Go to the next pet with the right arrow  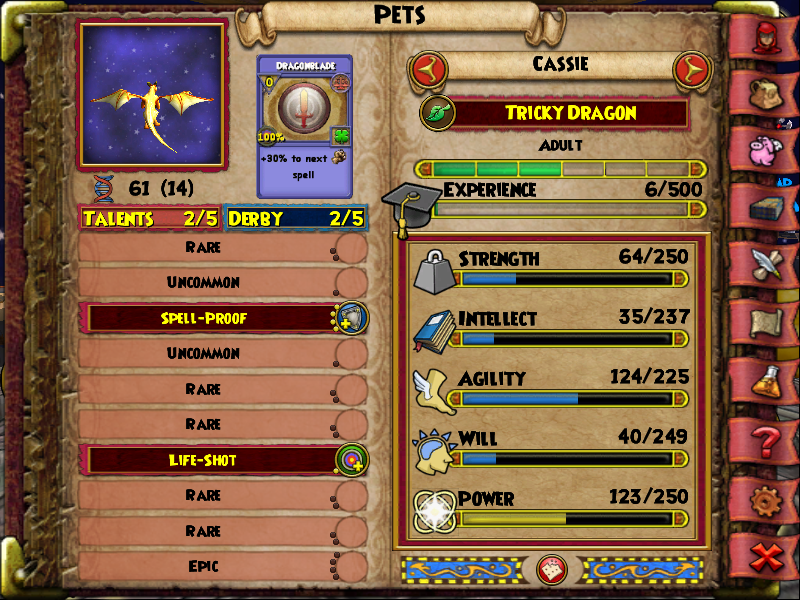[691, 70]
